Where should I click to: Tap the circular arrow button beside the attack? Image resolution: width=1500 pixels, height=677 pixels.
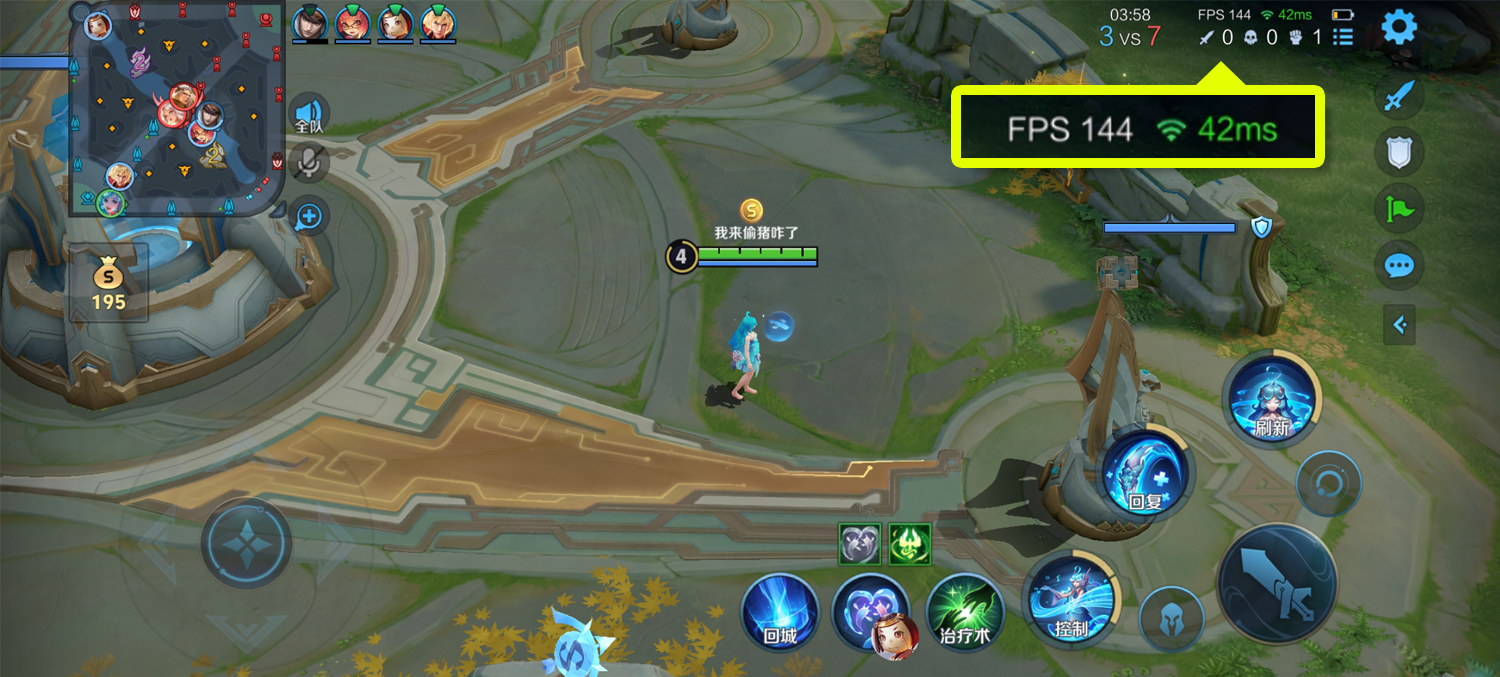coord(1328,484)
